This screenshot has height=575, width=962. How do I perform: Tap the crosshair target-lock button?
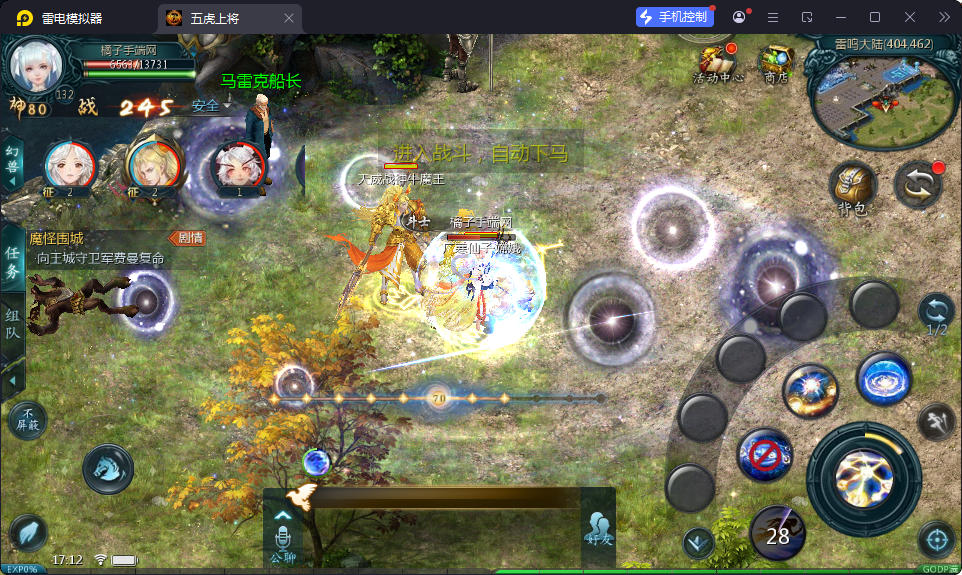(x=937, y=540)
